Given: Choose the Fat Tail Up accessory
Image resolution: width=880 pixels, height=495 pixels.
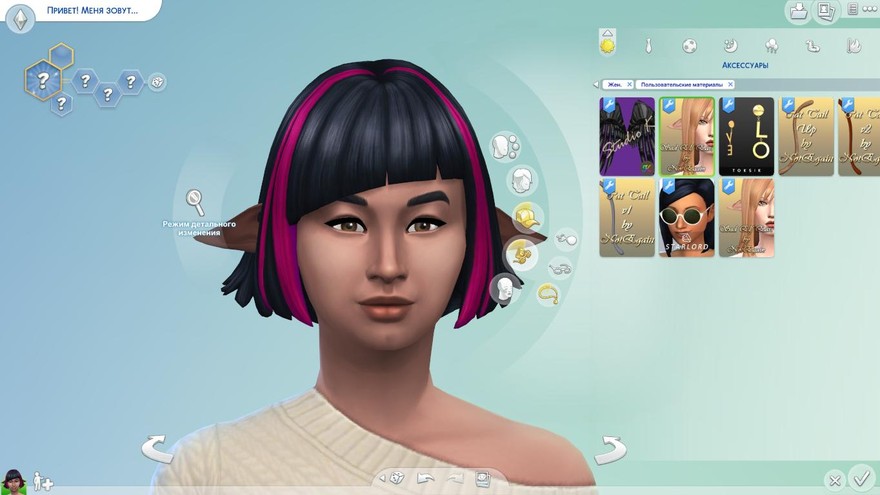Looking at the screenshot, I should (x=806, y=137).
